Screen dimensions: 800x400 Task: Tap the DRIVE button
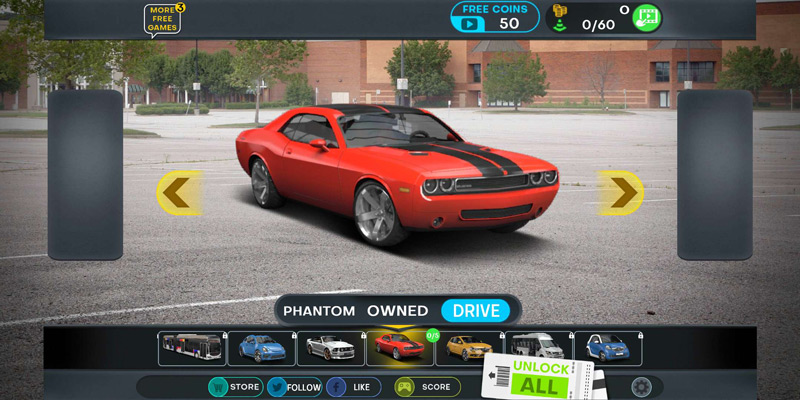click(476, 311)
